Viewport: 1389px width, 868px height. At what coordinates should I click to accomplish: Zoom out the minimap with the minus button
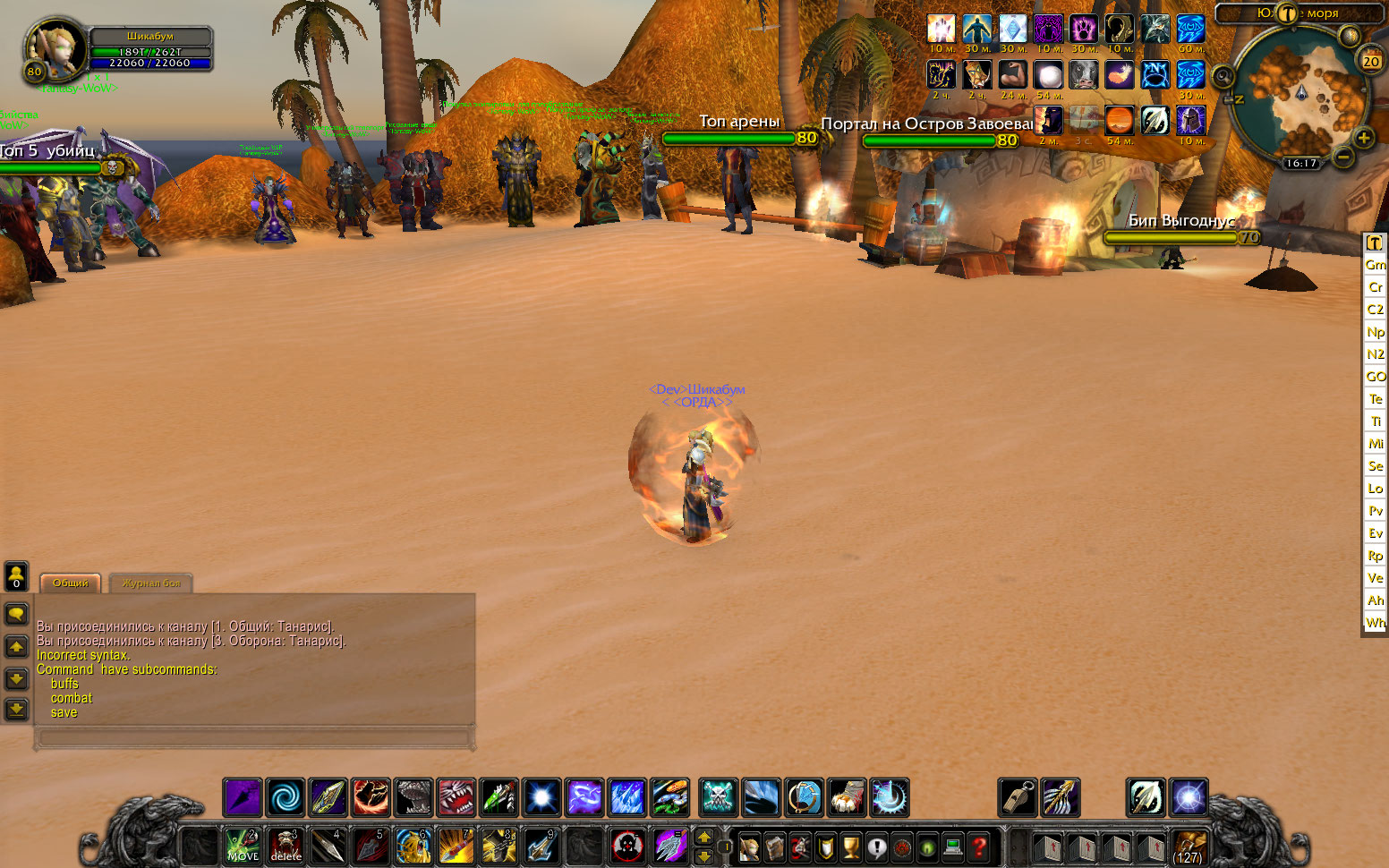tap(1343, 157)
